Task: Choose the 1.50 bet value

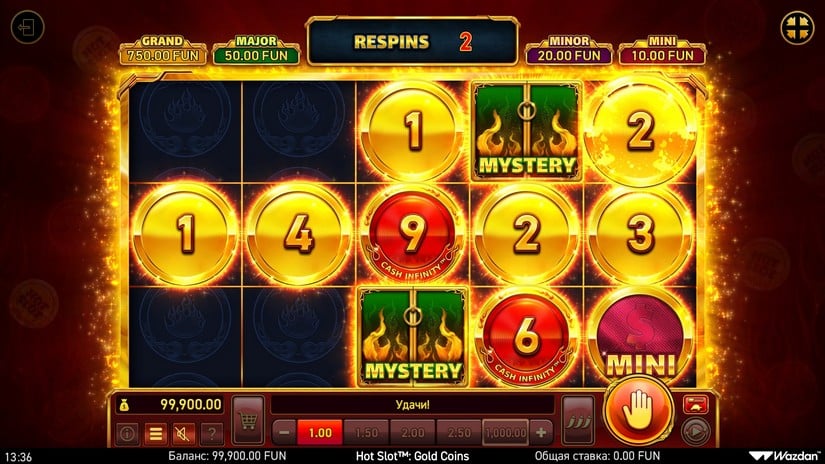Action: click(x=365, y=433)
